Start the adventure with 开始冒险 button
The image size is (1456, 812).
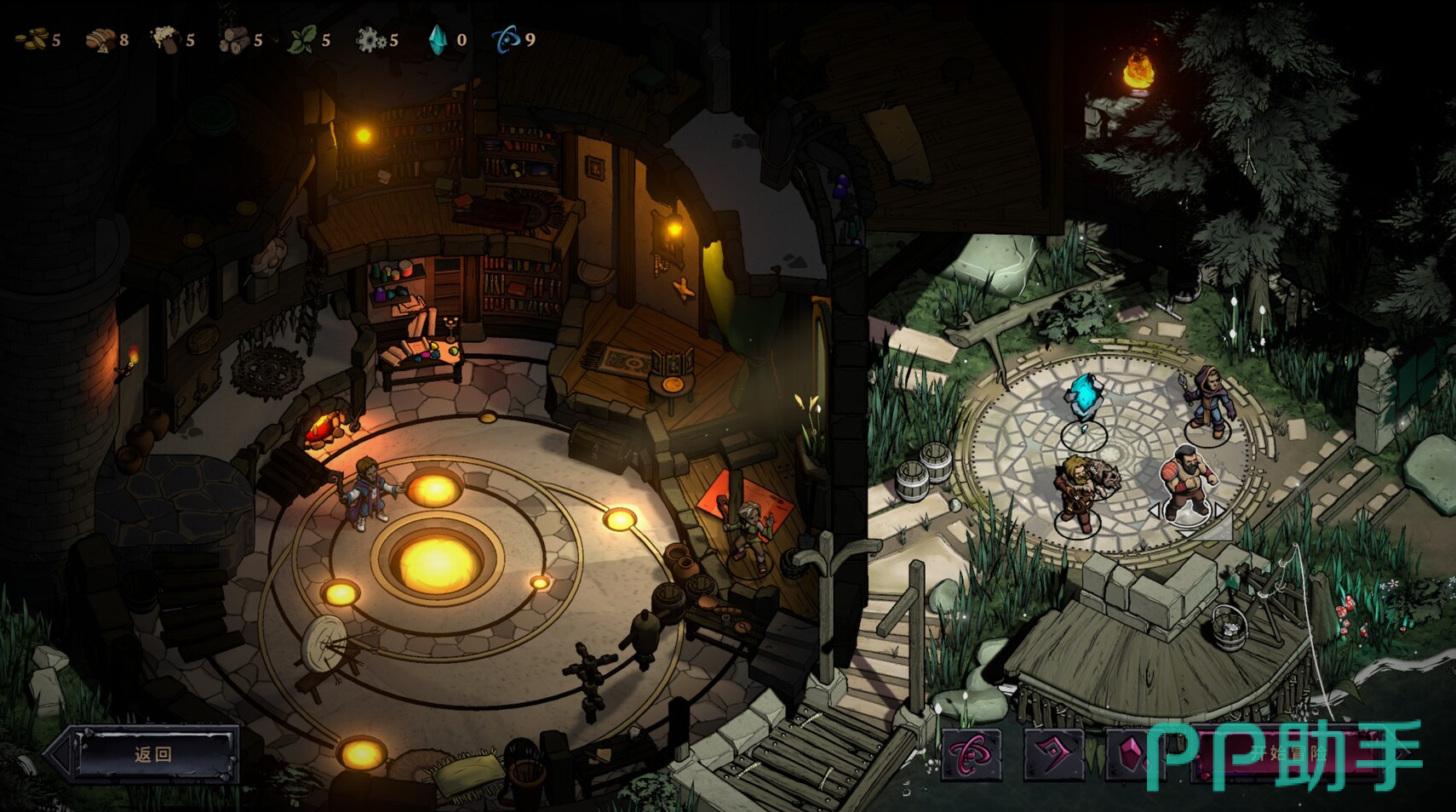pos(1290,754)
